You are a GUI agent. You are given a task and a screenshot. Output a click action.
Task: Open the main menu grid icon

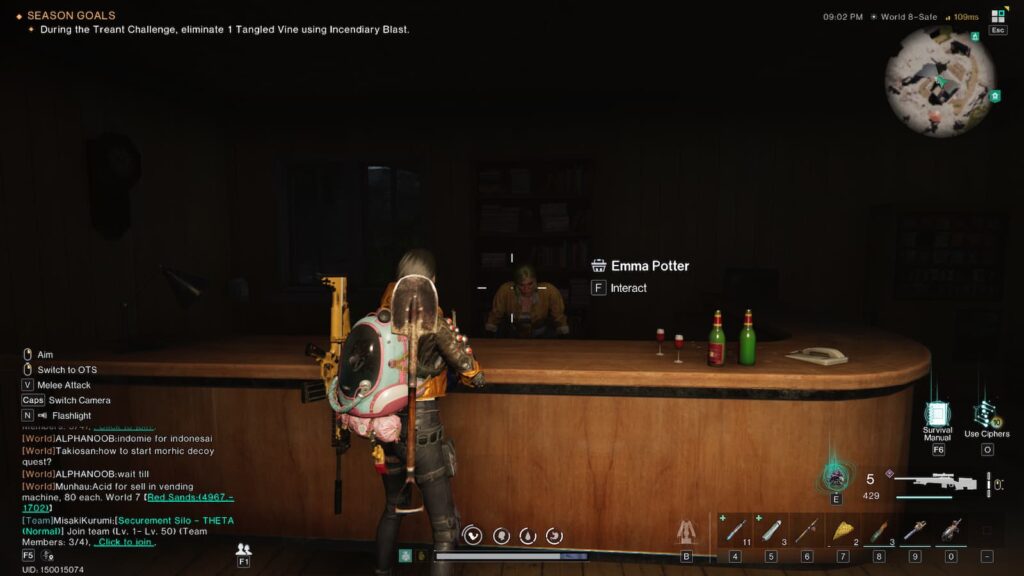point(998,16)
